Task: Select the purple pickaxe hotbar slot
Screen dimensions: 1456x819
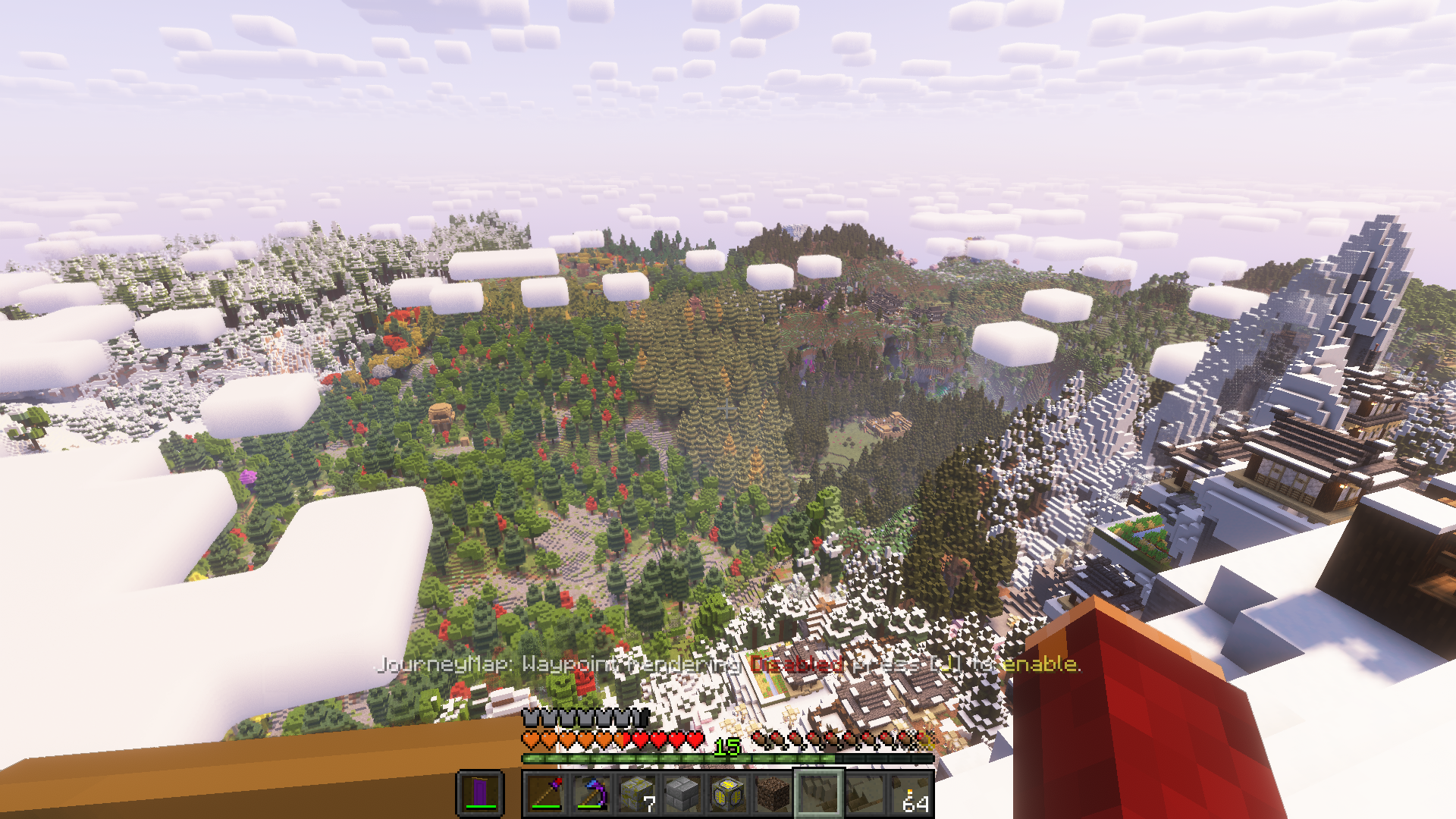Action: (x=591, y=794)
